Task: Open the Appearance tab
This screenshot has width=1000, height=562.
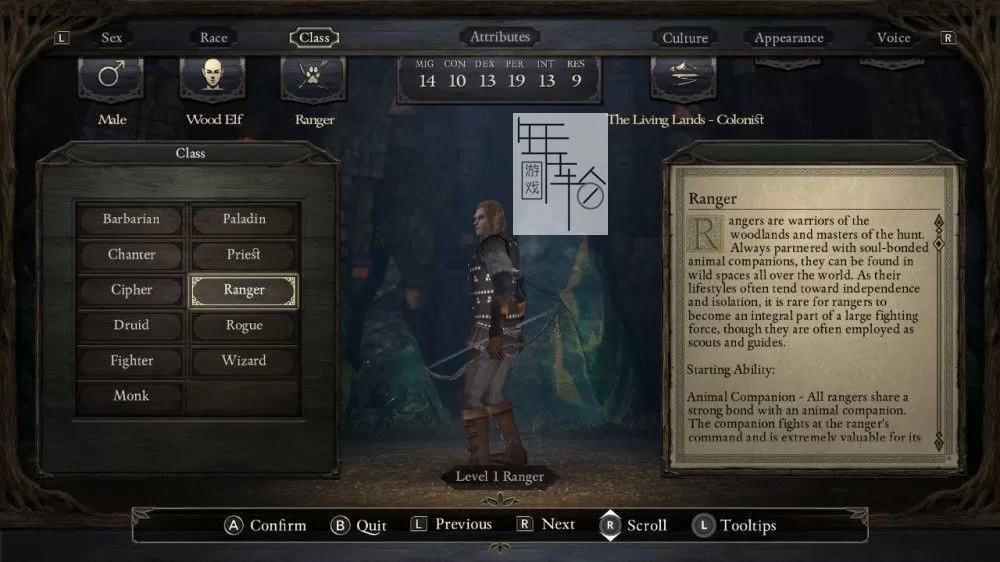Action: coord(789,38)
